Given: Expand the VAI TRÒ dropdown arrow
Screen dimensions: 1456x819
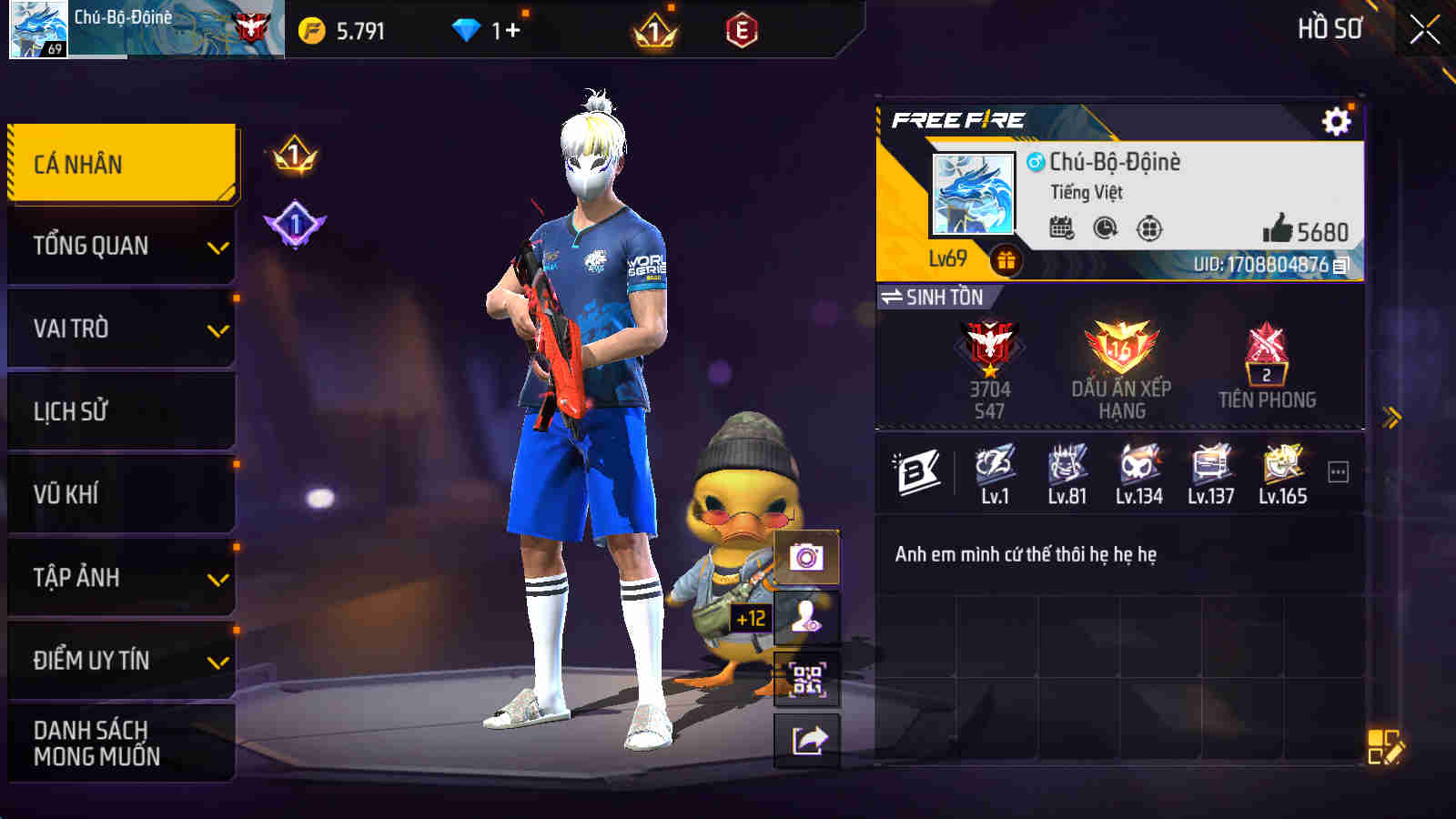Looking at the screenshot, I should coord(217,330).
